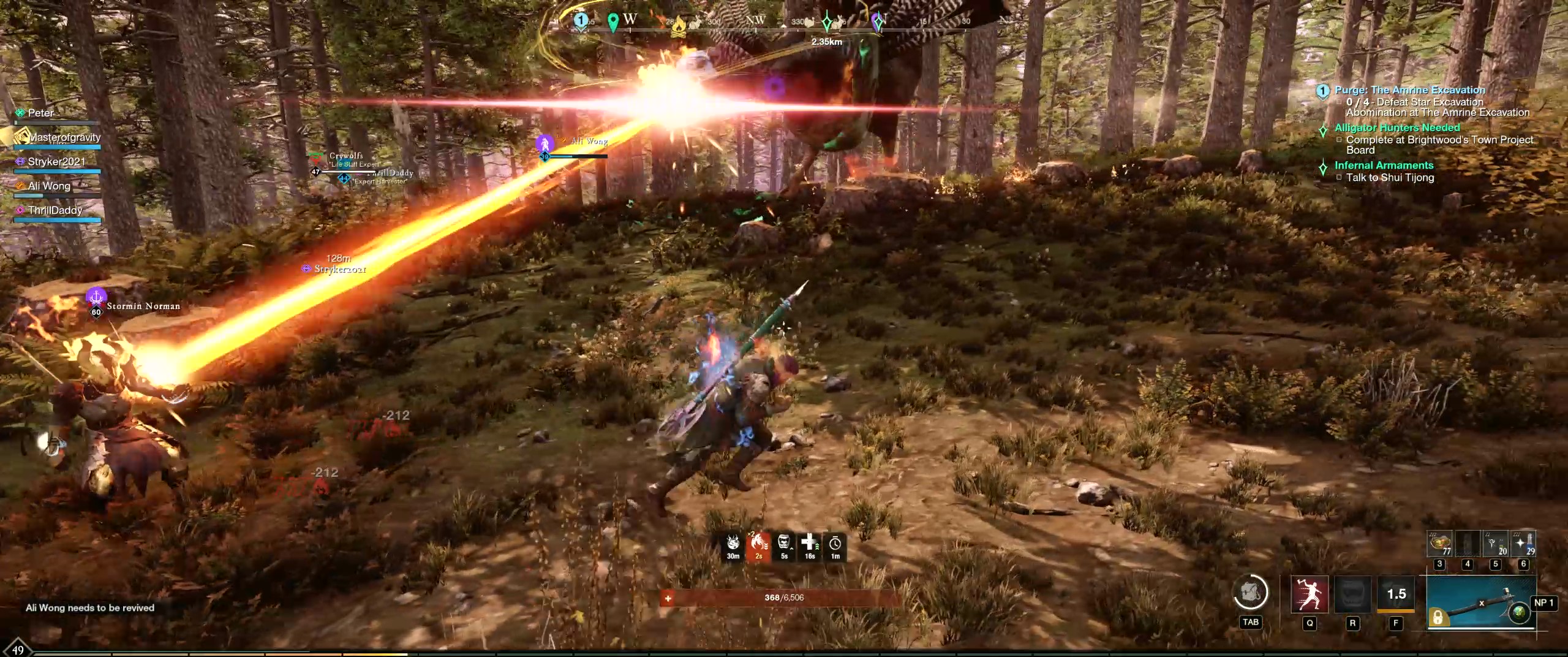1568x657 pixels.
Task: Open the Alligator Hunters Needed quest
Action: [1397, 127]
